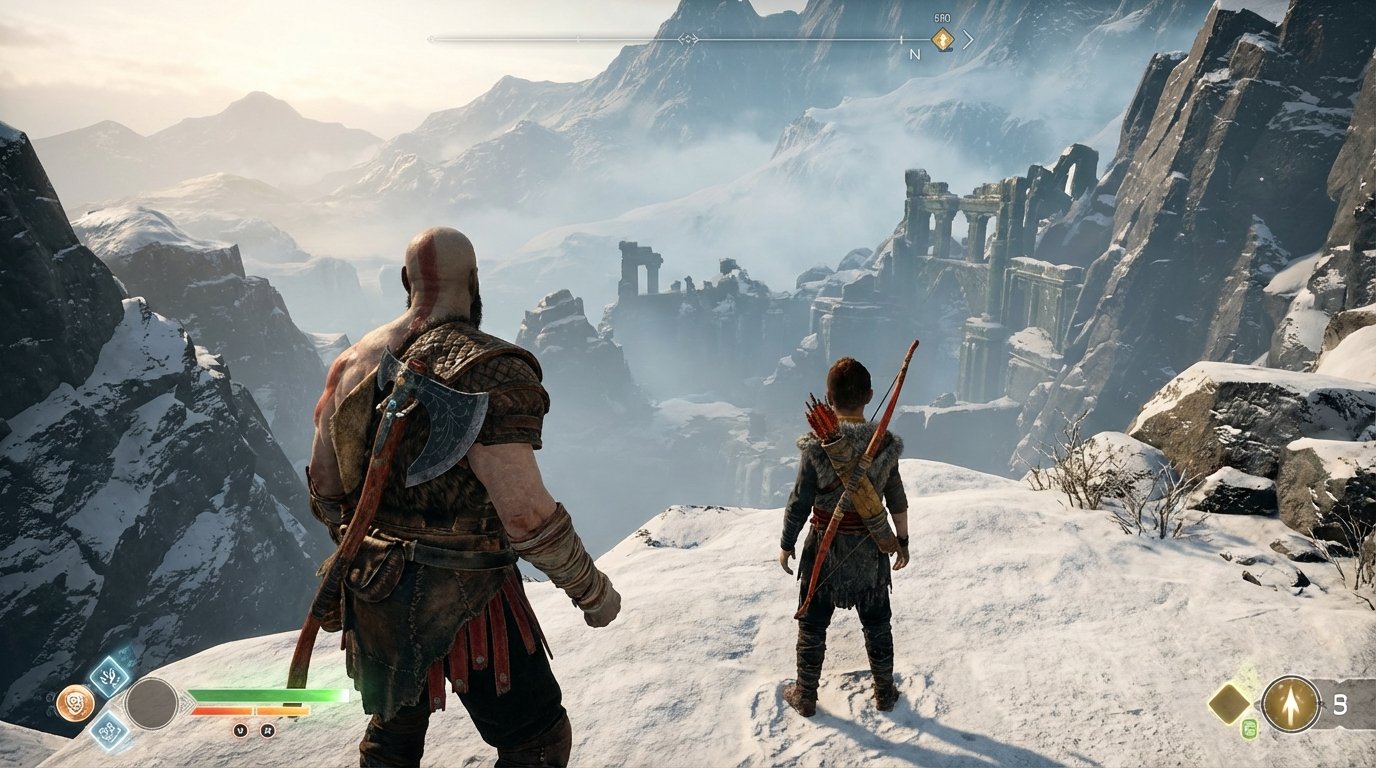
Task: Click the yellow objective marker on the compass
Action: pos(942,40)
